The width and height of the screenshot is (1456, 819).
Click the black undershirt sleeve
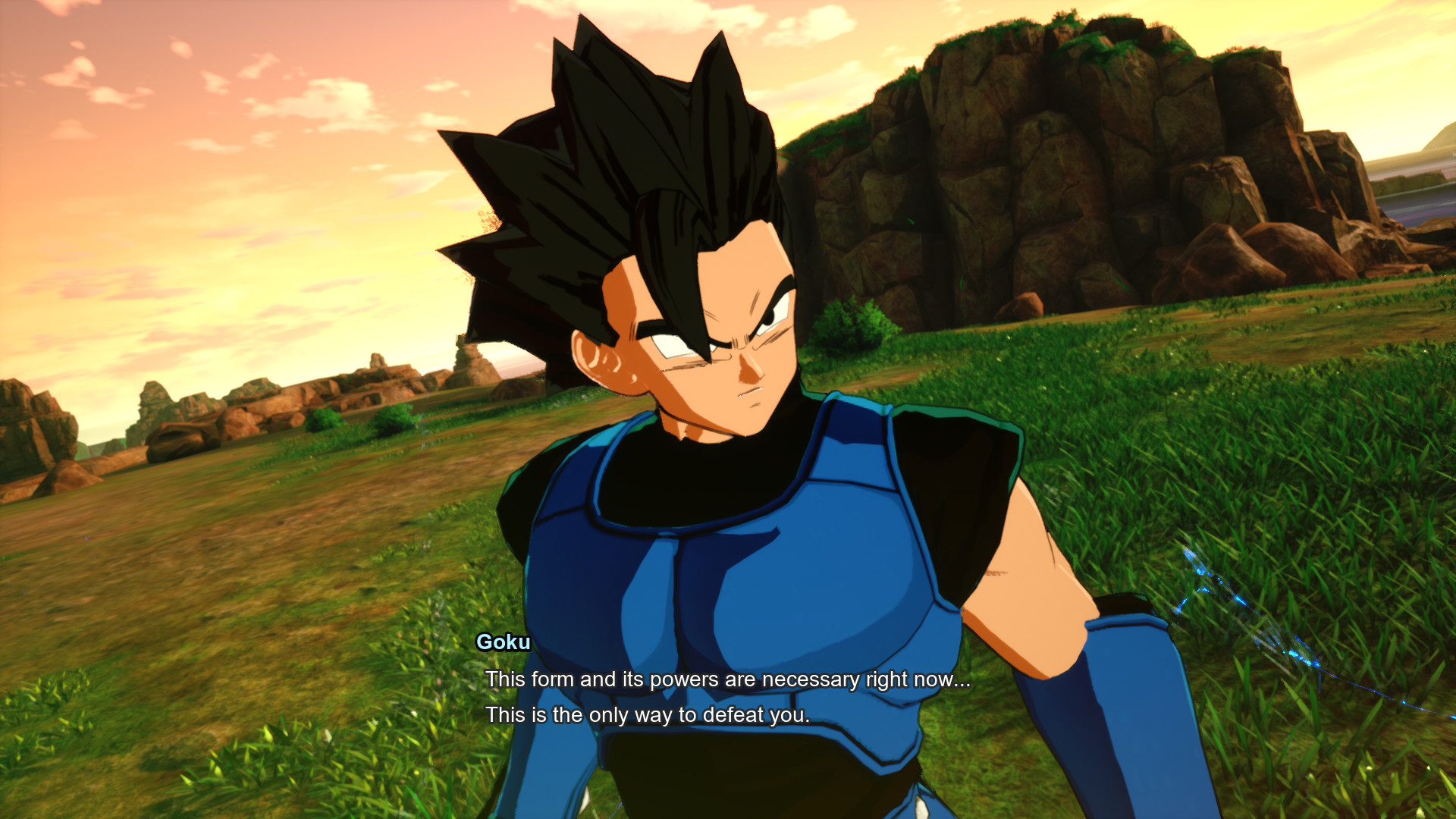tap(963, 500)
